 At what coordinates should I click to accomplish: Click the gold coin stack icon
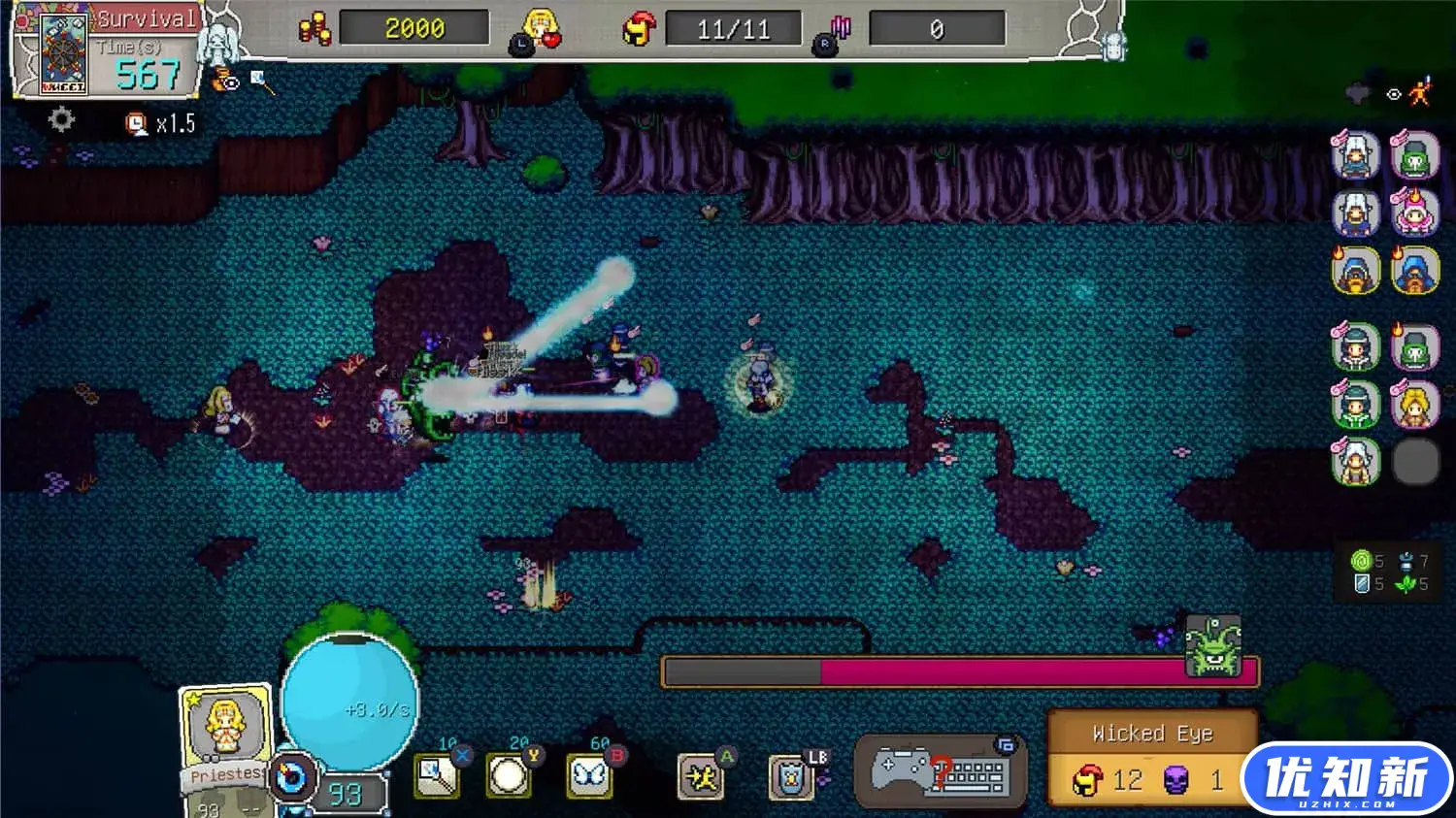click(314, 29)
